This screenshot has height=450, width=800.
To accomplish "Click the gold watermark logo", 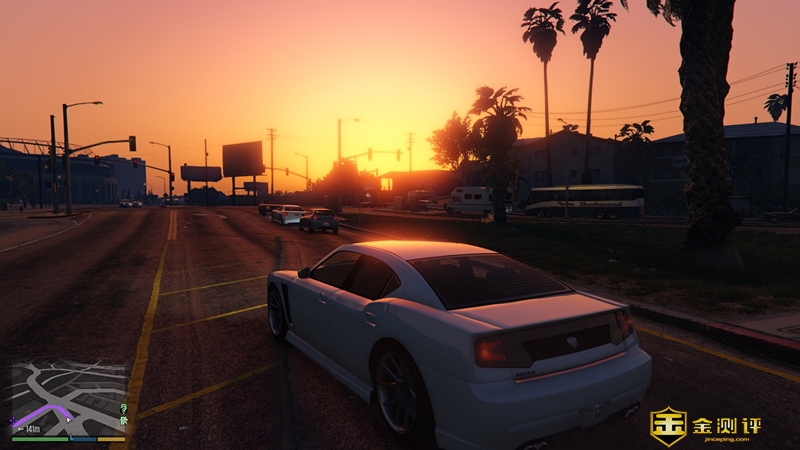I will (x=668, y=426).
